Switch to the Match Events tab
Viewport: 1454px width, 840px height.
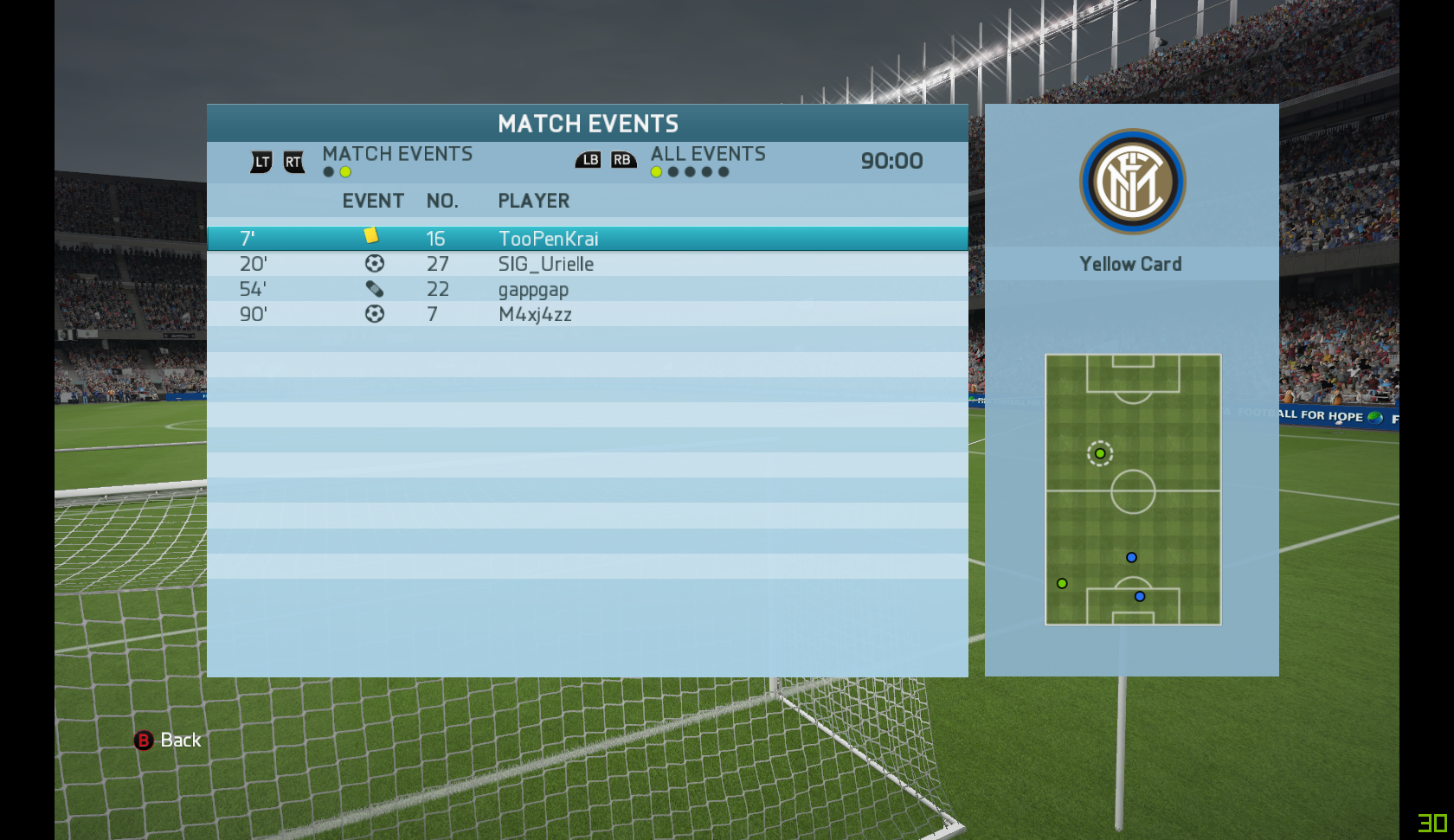396,155
